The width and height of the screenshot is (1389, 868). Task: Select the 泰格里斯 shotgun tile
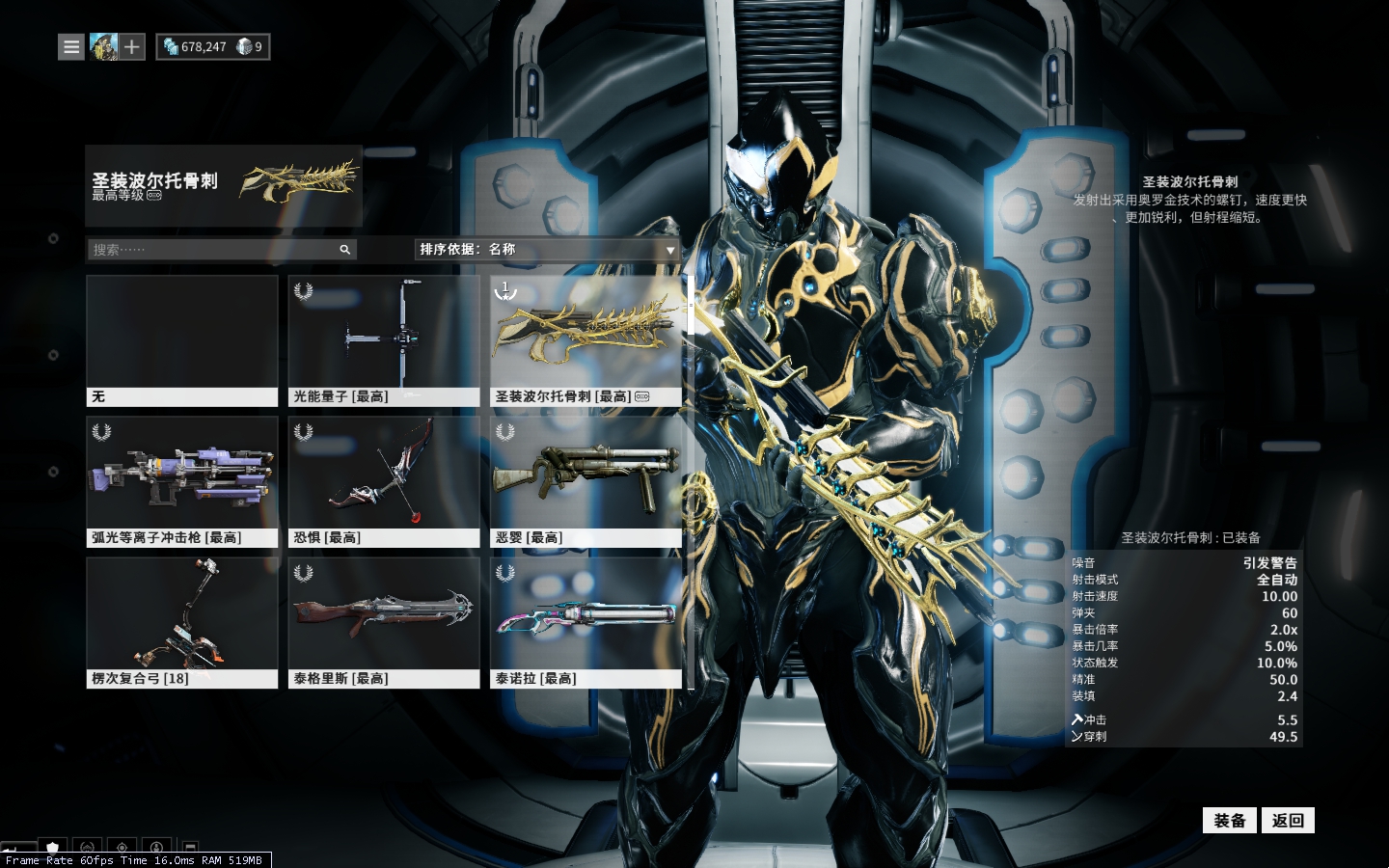pos(384,622)
